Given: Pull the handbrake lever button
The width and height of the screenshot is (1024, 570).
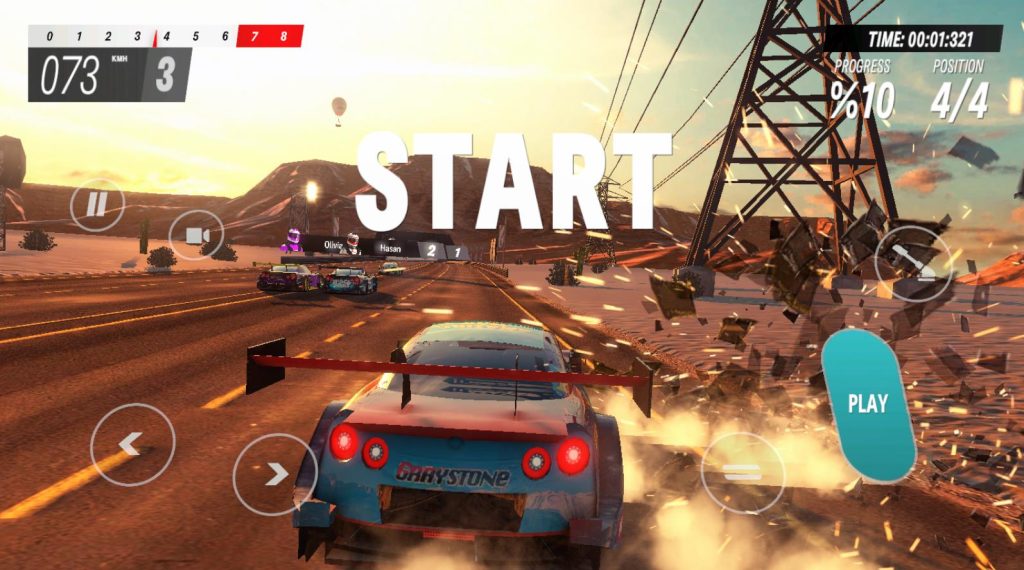Looking at the screenshot, I should click(x=912, y=261).
